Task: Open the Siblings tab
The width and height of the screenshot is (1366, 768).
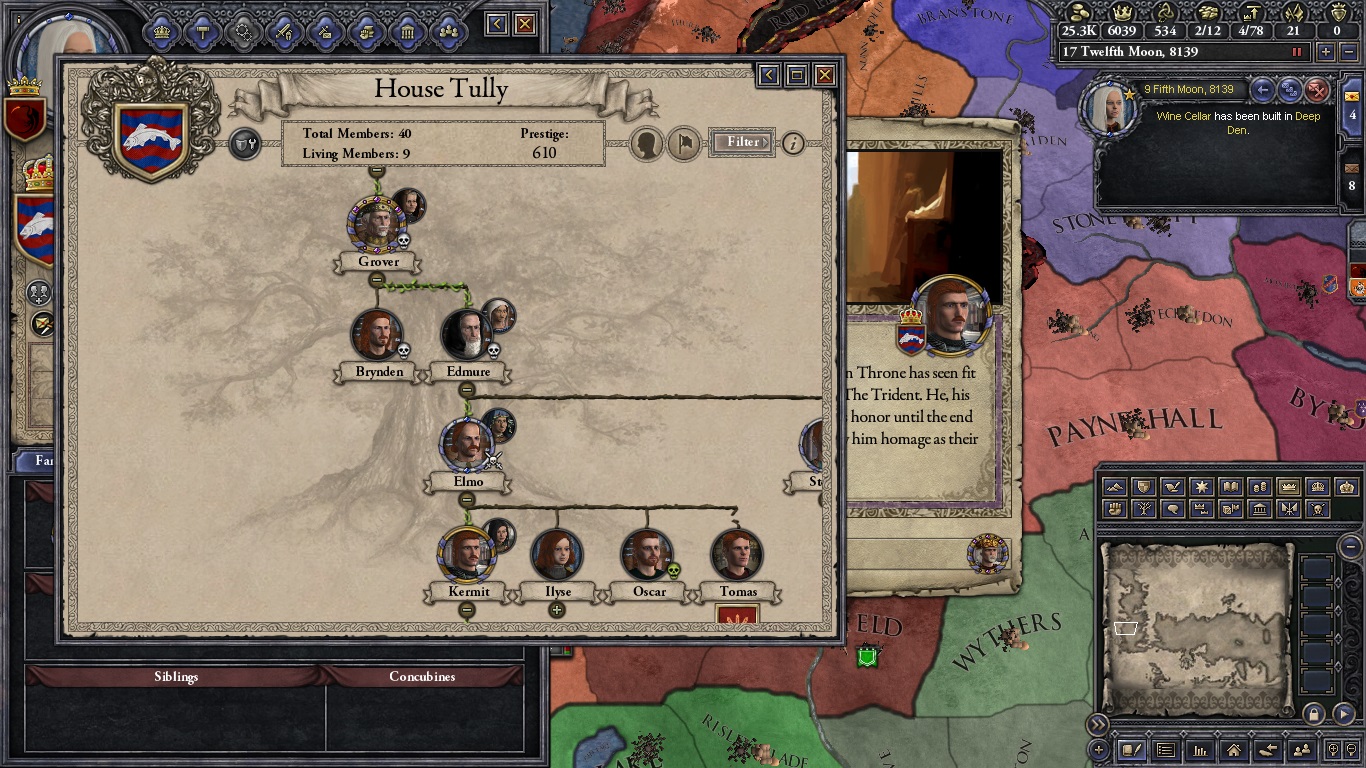Action: 176,677
